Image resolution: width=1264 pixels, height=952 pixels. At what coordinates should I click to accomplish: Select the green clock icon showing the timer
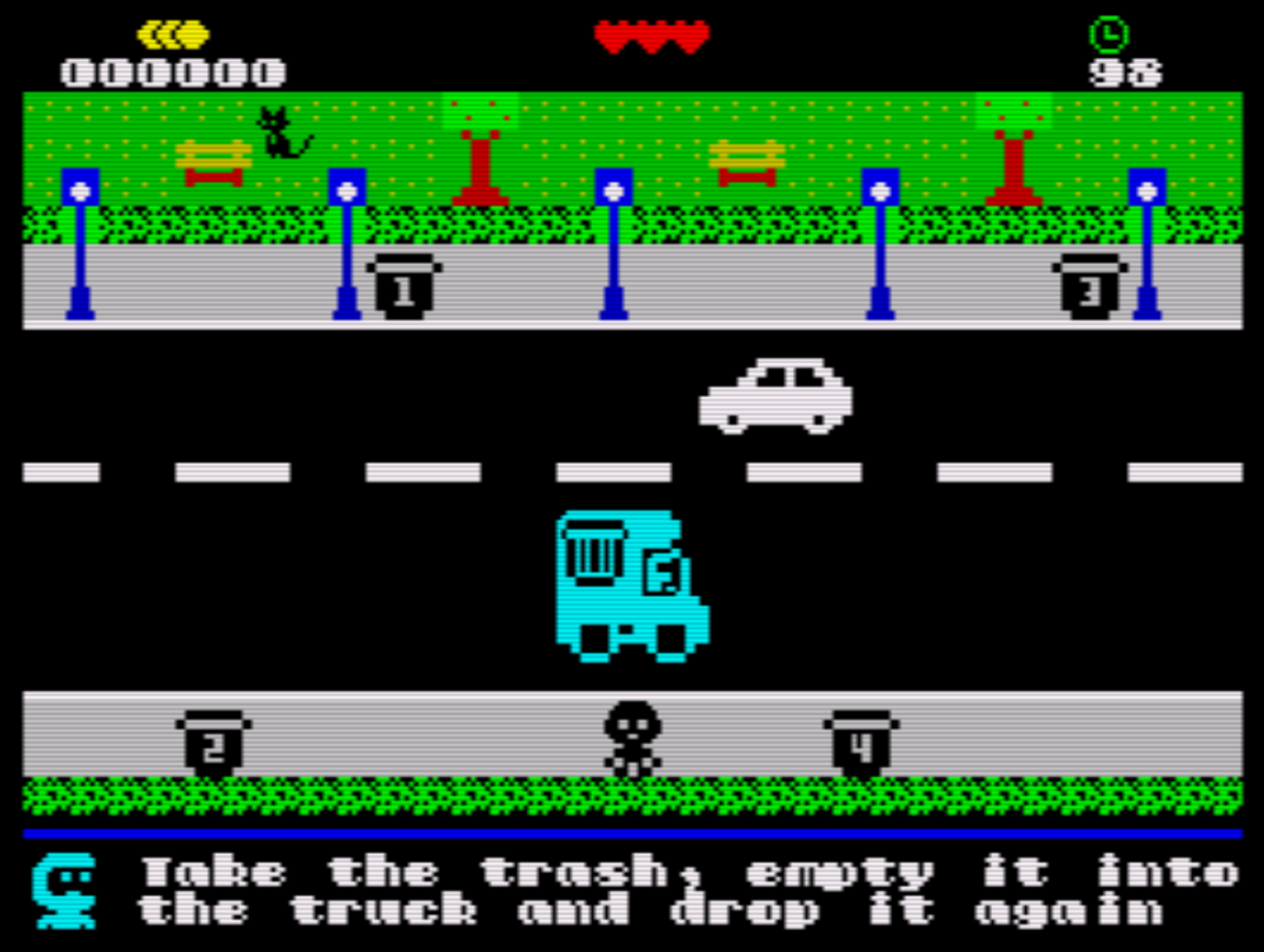[1108, 33]
